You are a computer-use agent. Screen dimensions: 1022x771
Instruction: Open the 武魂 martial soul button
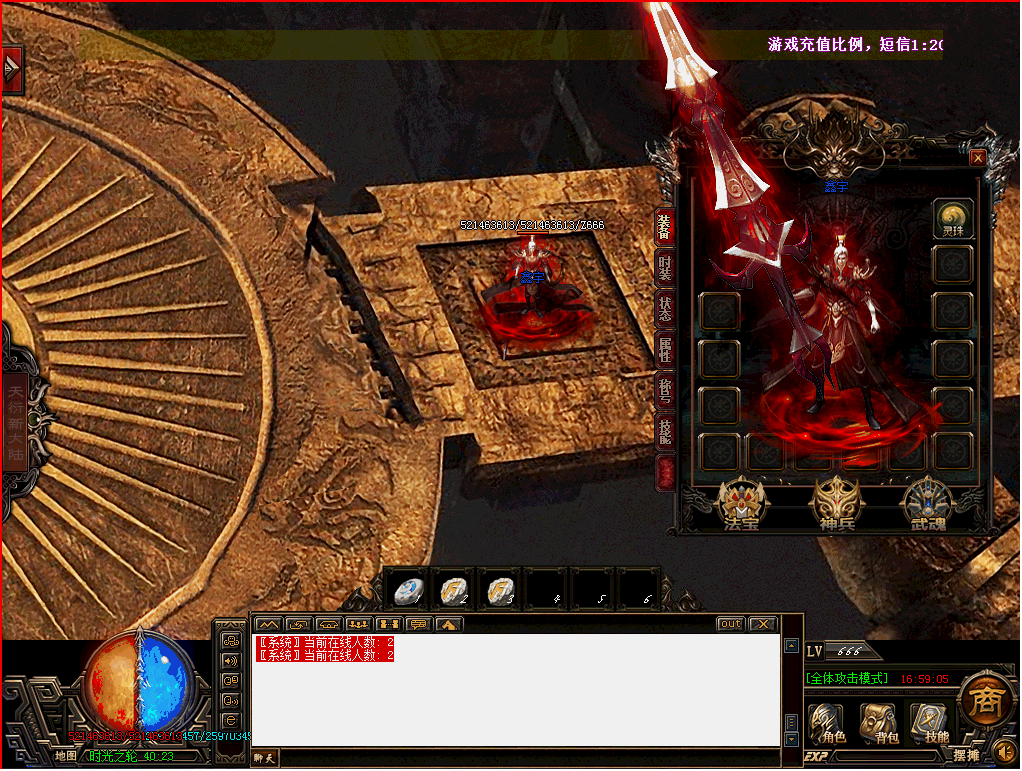[928, 503]
